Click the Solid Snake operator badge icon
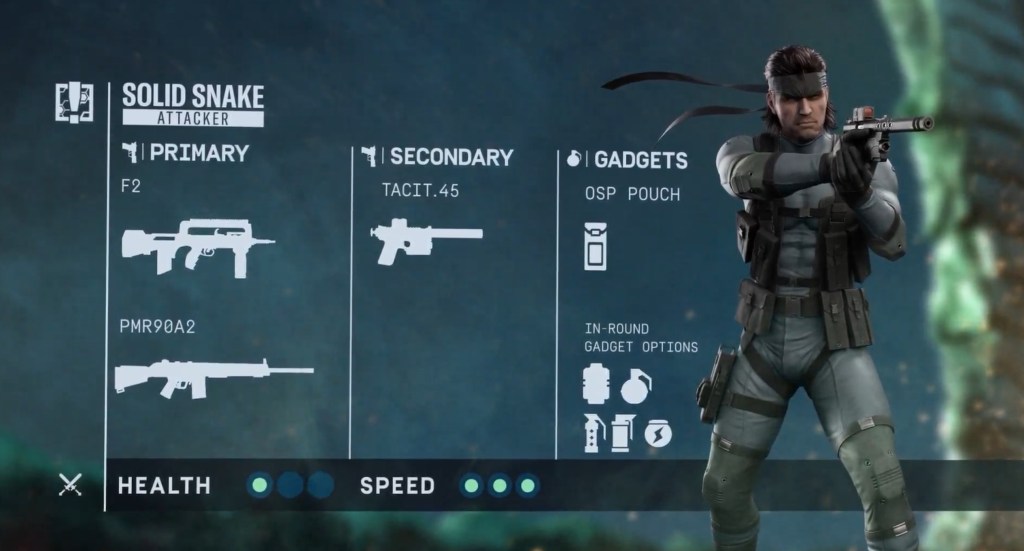Viewport: 1024px width, 551px height. point(74,103)
